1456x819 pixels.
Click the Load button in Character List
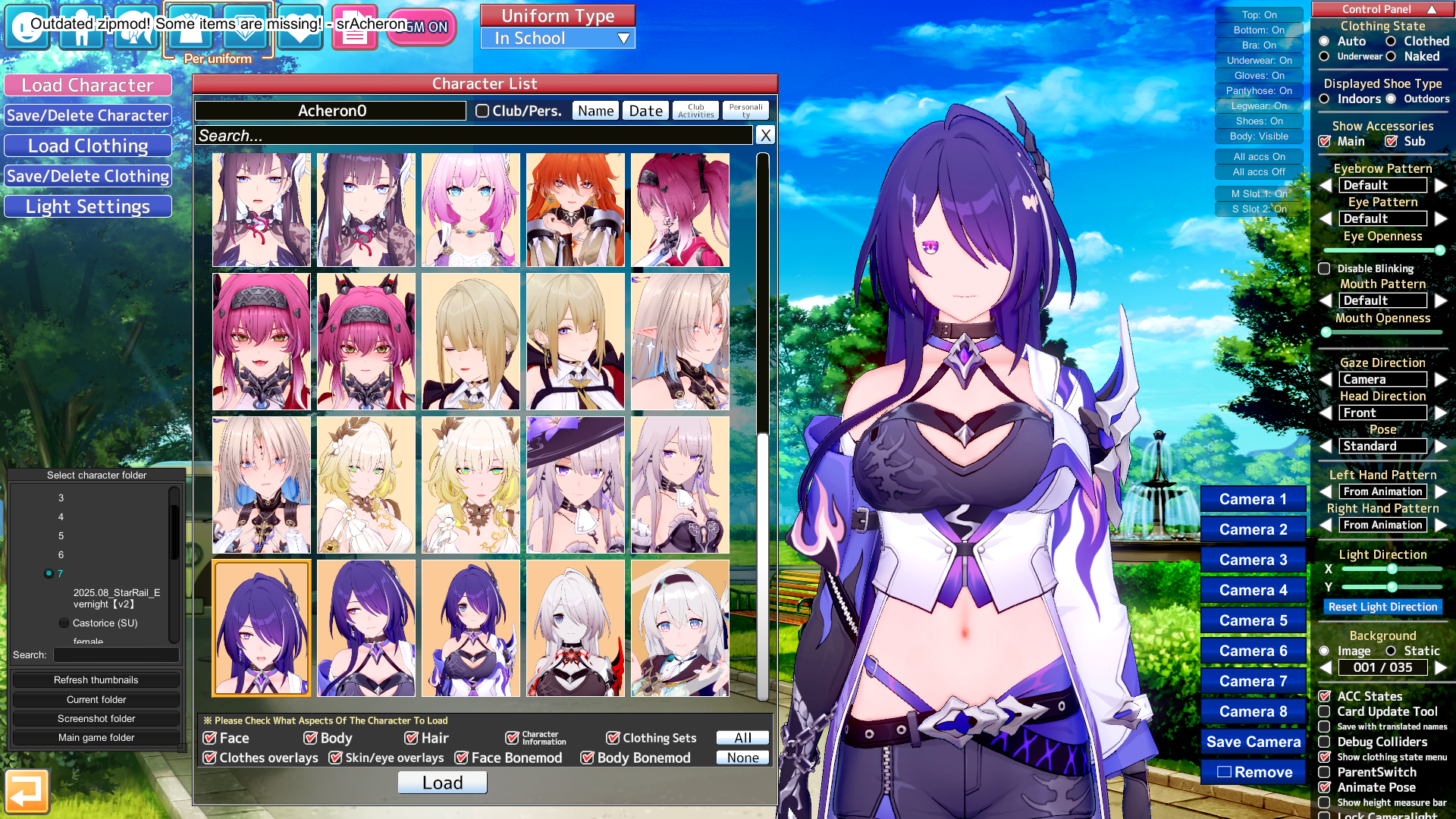pyautogui.click(x=442, y=783)
